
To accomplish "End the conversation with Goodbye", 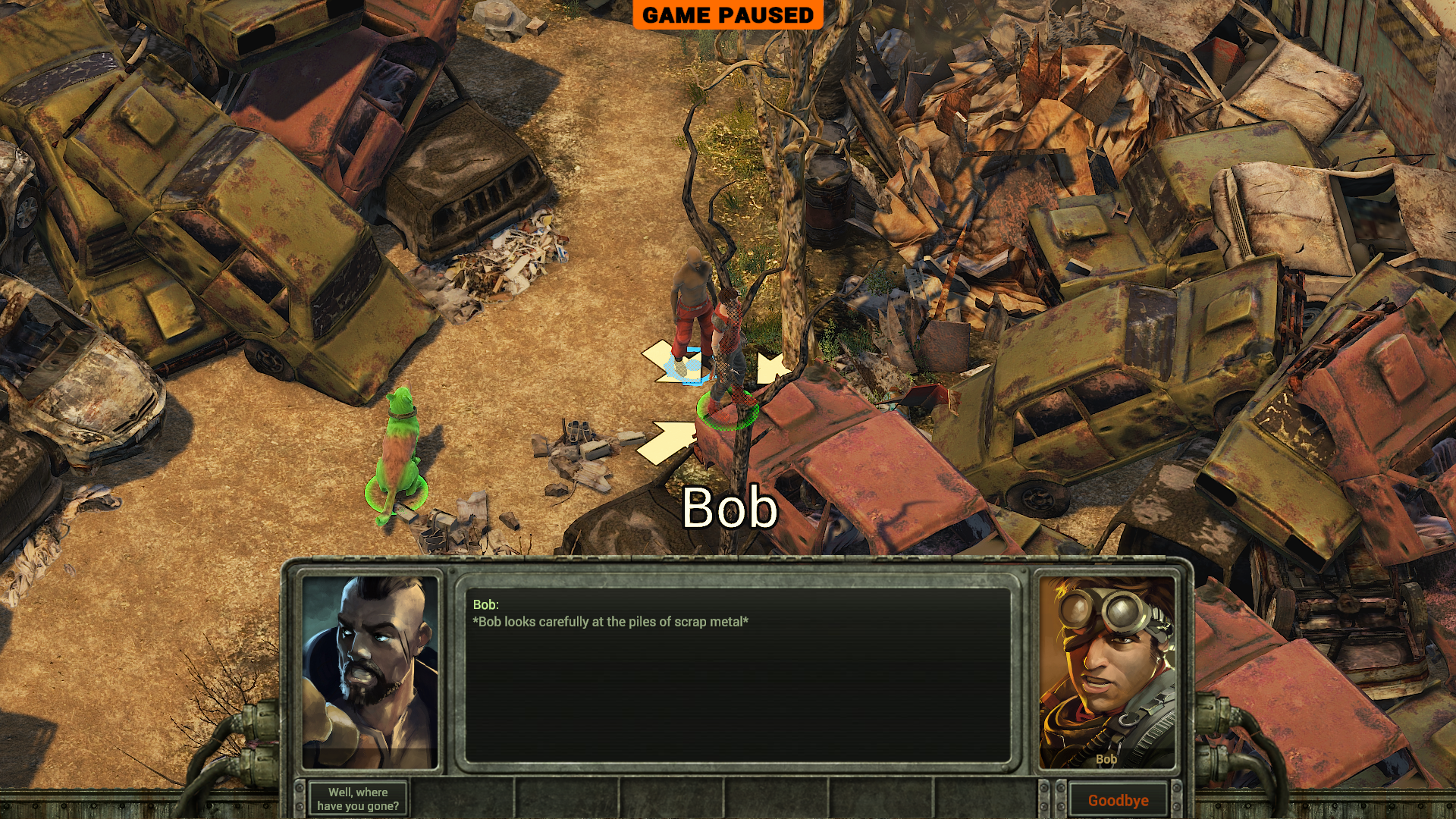I will pyautogui.click(x=1118, y=800).
